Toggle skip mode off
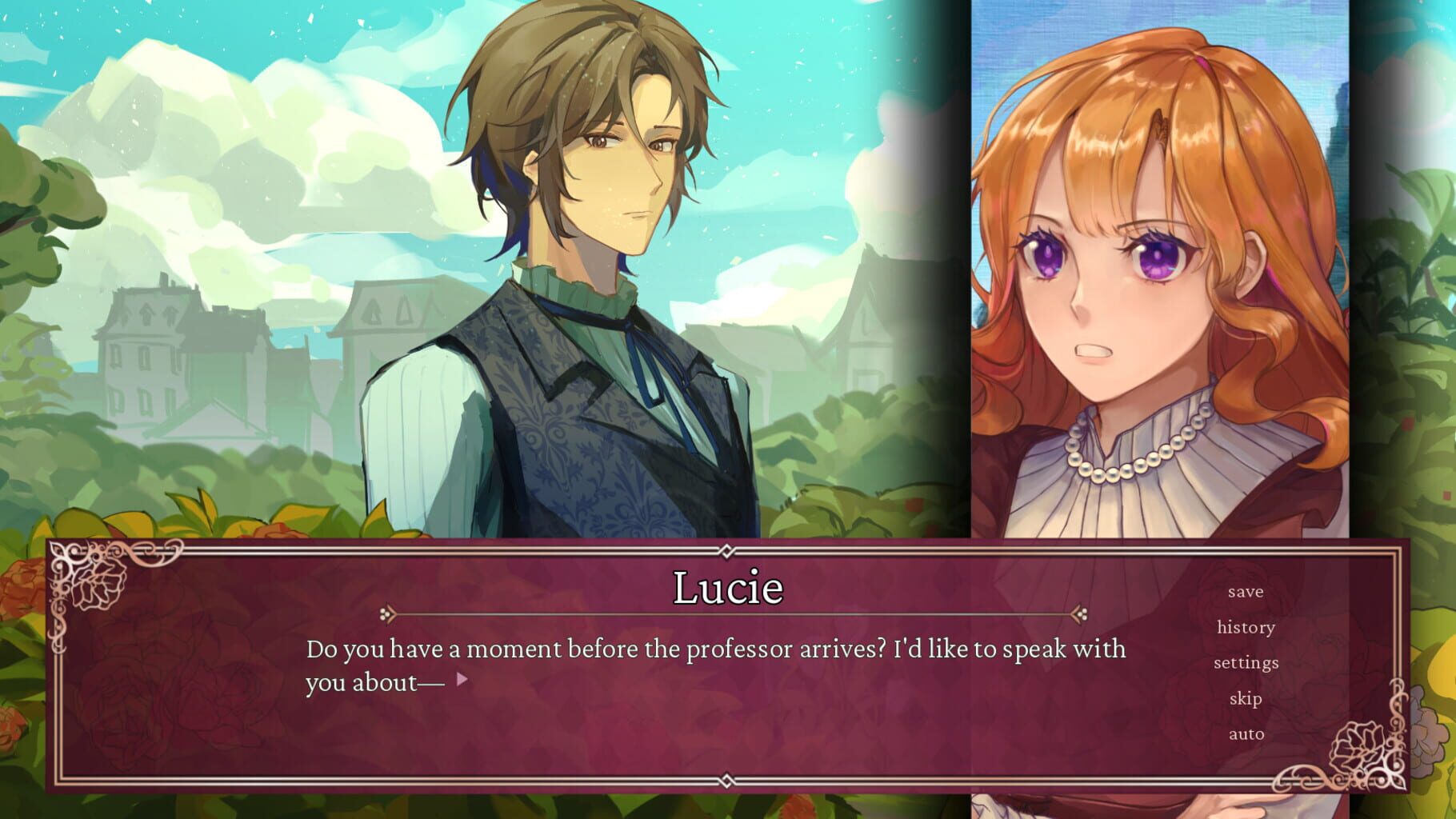Viewport: 1456px width, 819px height. (x=1246, y=698)
